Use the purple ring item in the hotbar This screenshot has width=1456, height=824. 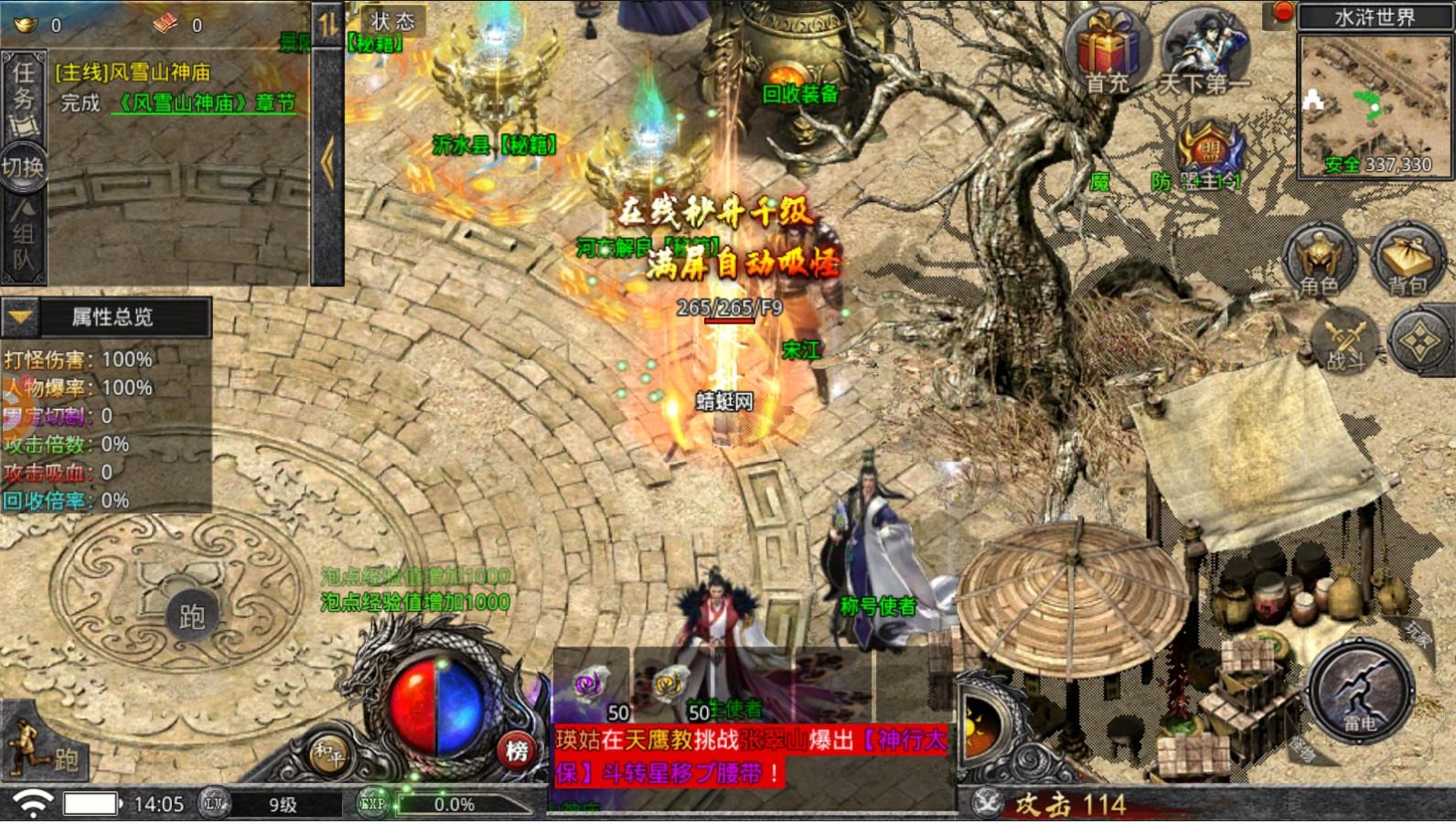(x=591, y=686)
